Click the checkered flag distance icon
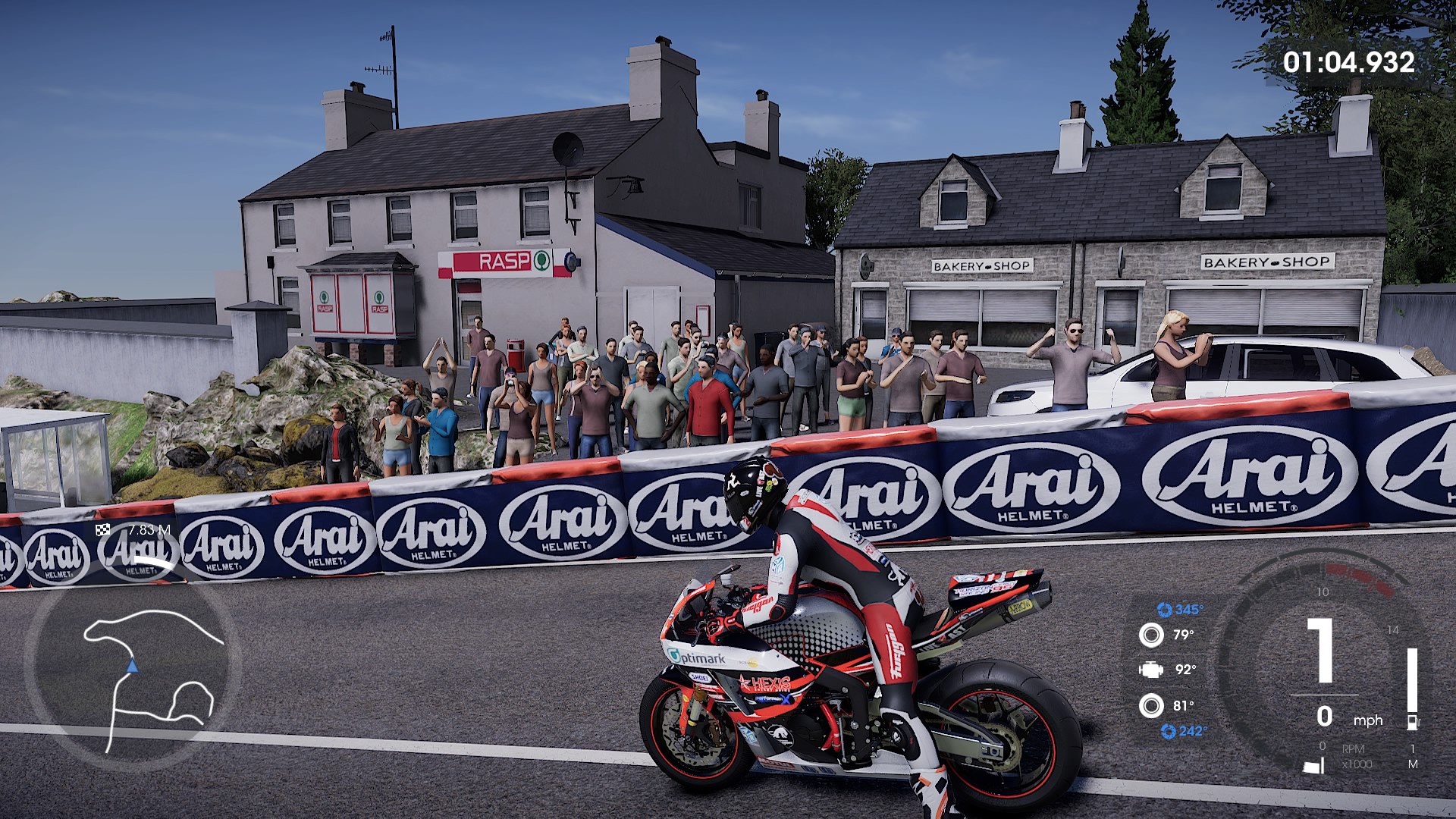This screenshot has width=1456, height=819. tap(103, 530)
